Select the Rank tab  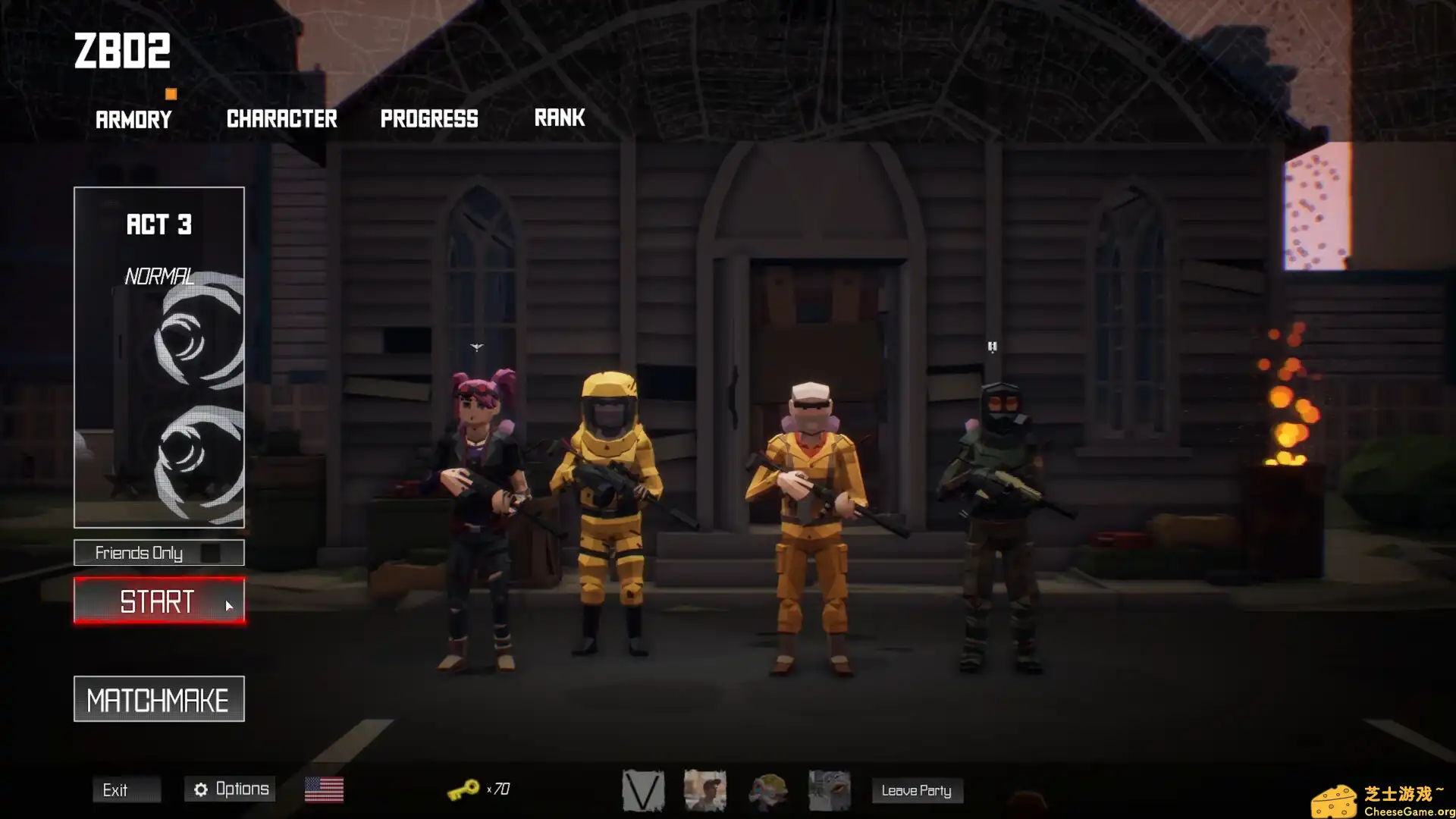[560, 117]
